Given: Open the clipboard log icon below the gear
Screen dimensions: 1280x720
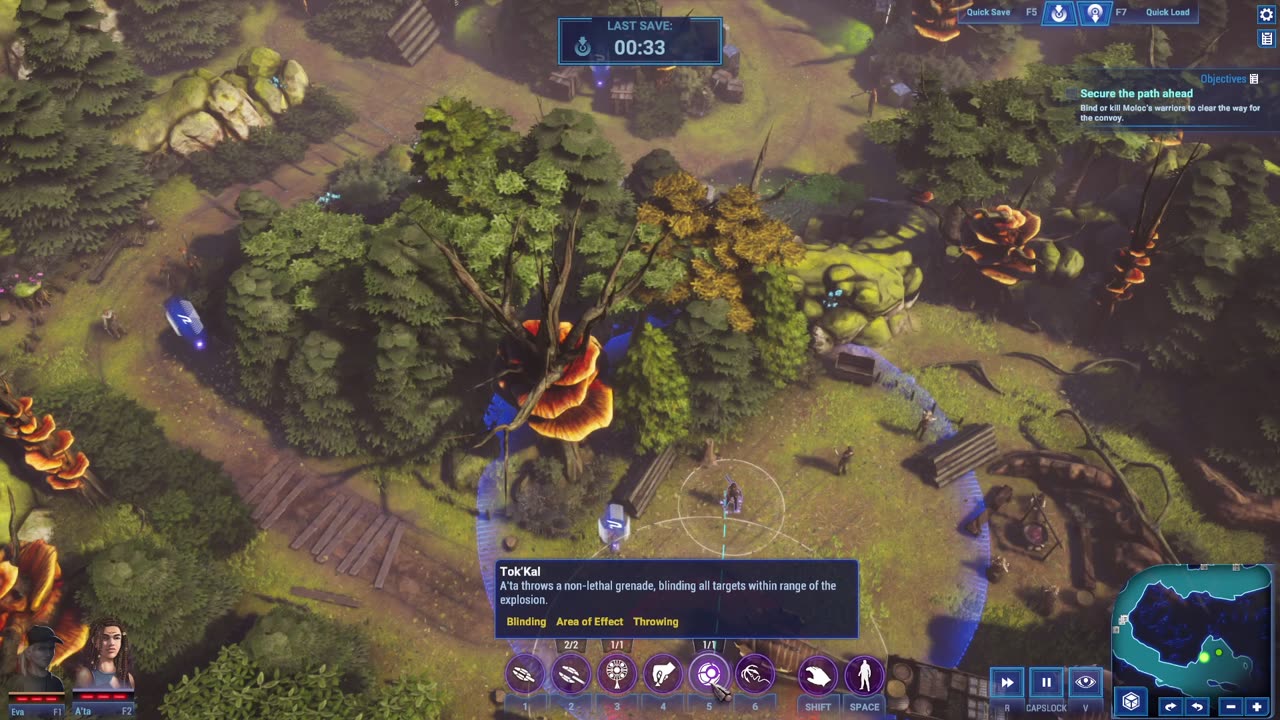Looking at the screenshot, I should pyautogui.click(x=1266, y=39).
